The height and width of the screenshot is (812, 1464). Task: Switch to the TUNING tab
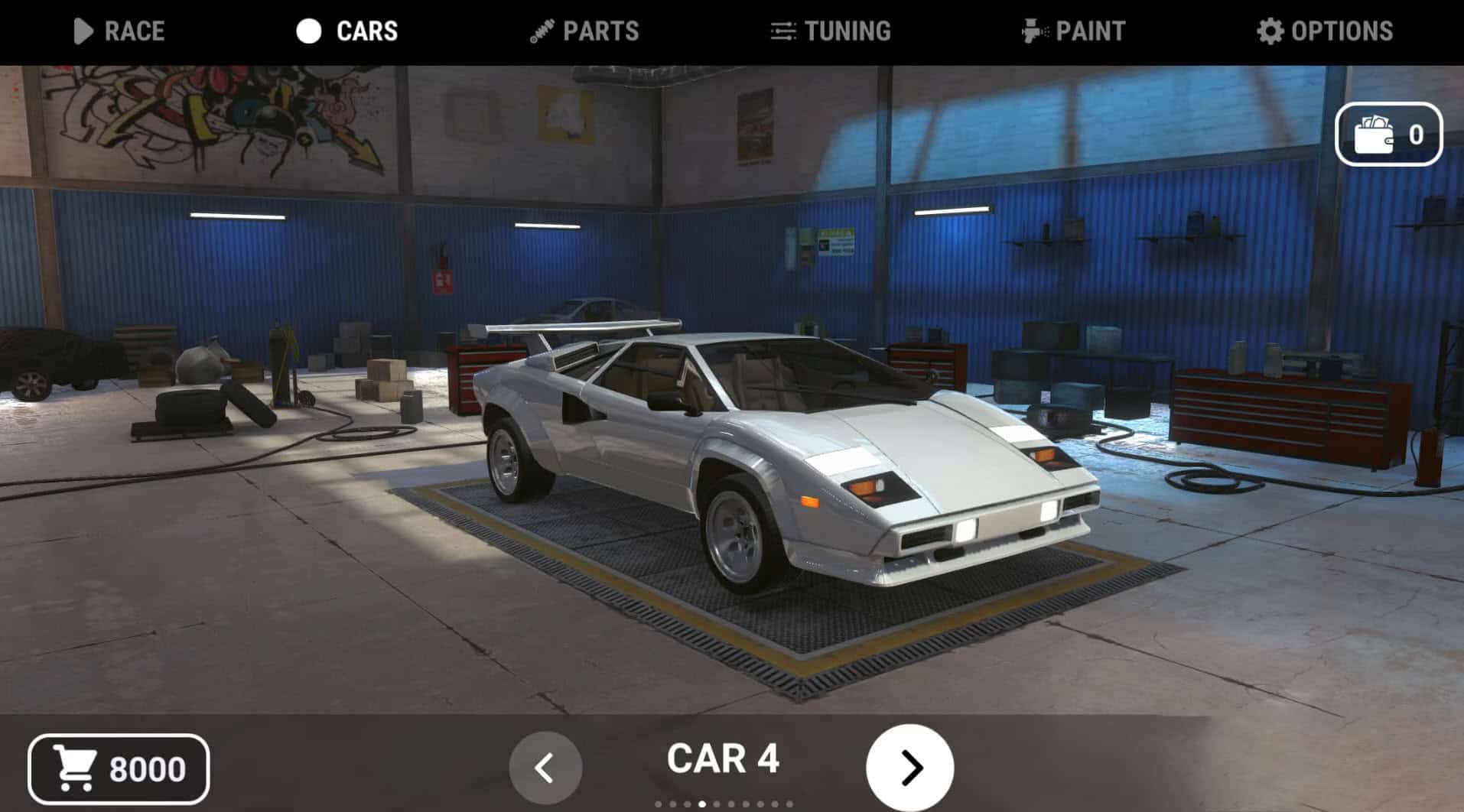click(846, 31)
